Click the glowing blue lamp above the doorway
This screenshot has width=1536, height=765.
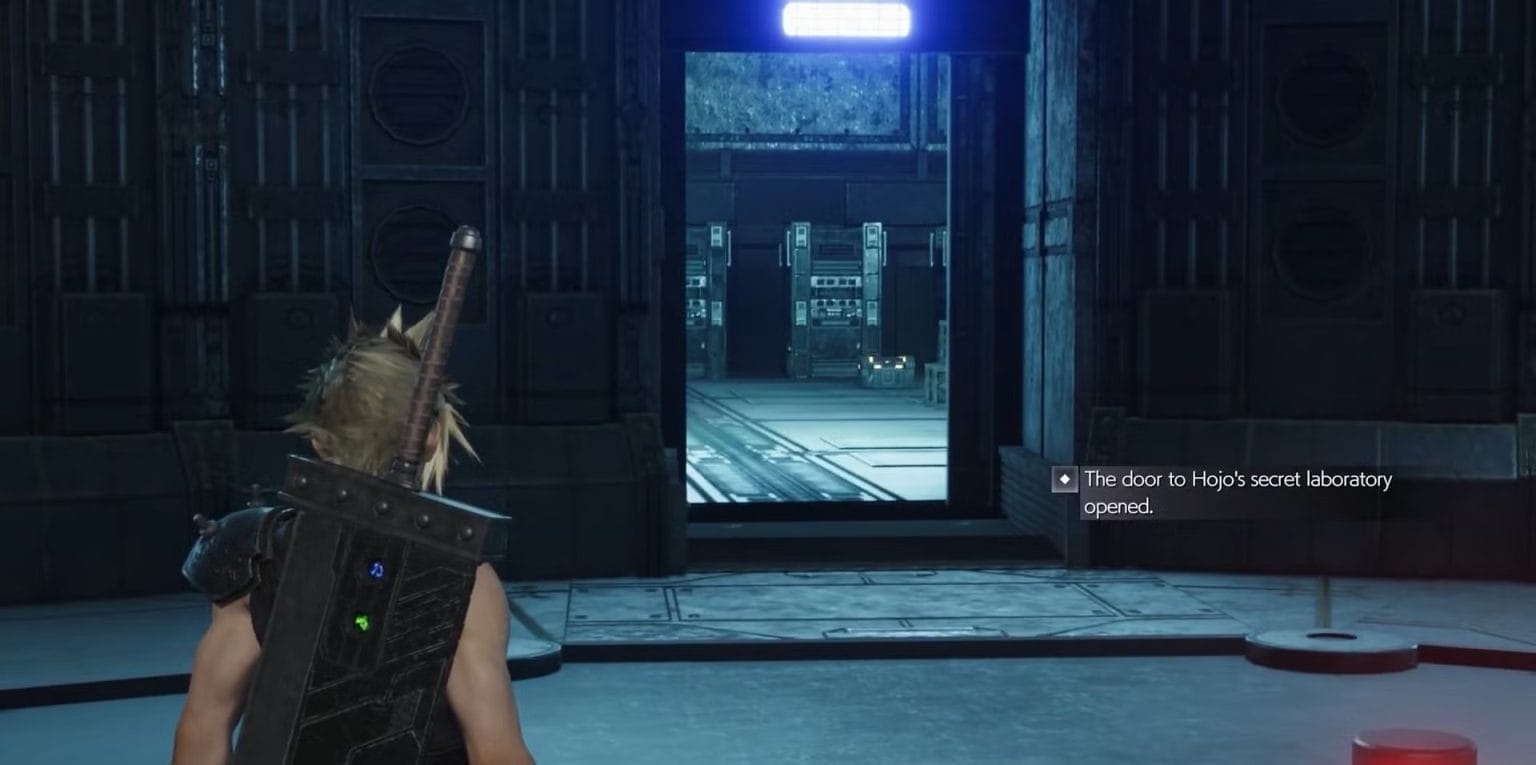pyautogui.click(x=848, y=17)
